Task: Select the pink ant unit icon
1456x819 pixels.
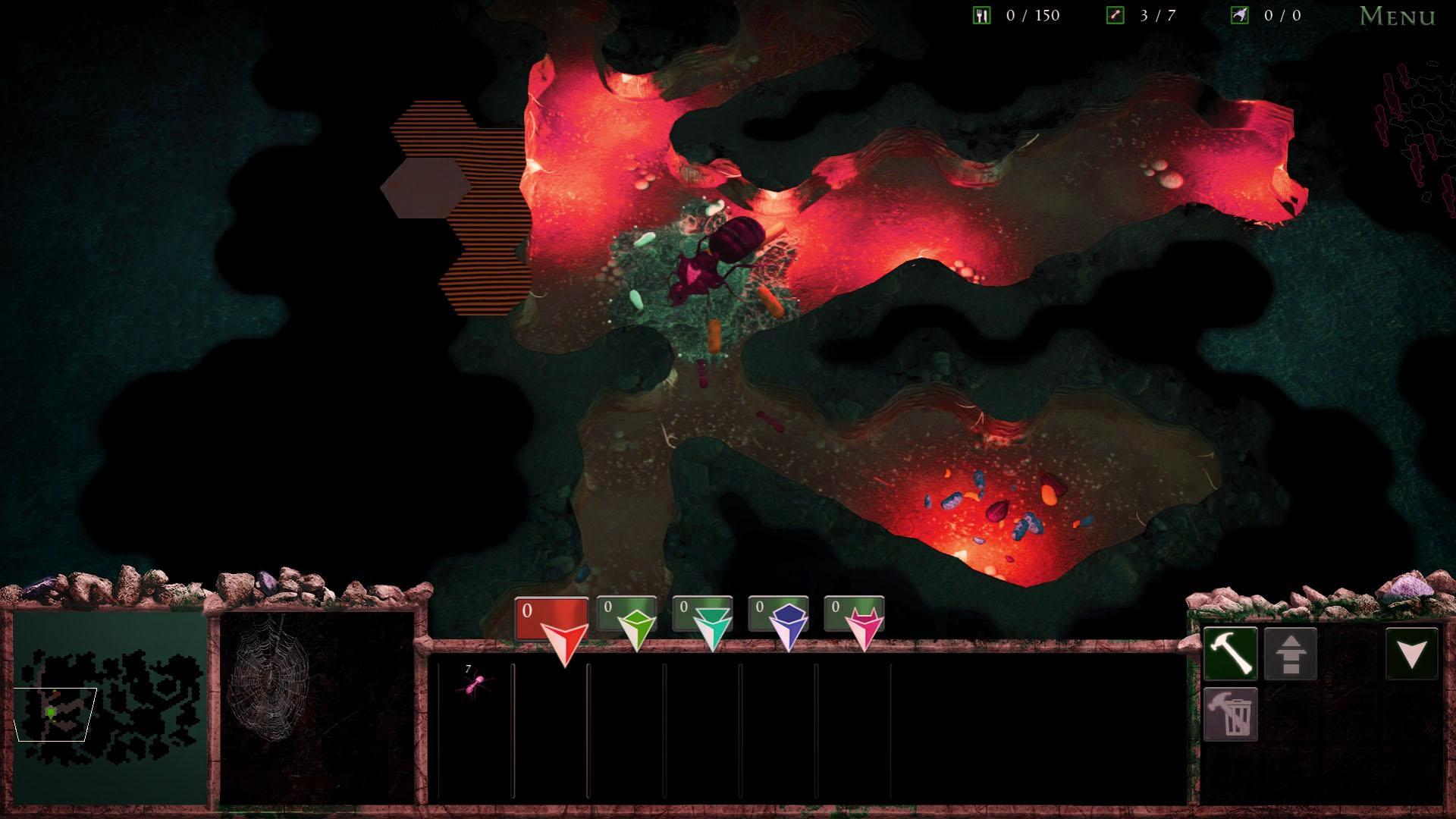Action: coord(474,684)
